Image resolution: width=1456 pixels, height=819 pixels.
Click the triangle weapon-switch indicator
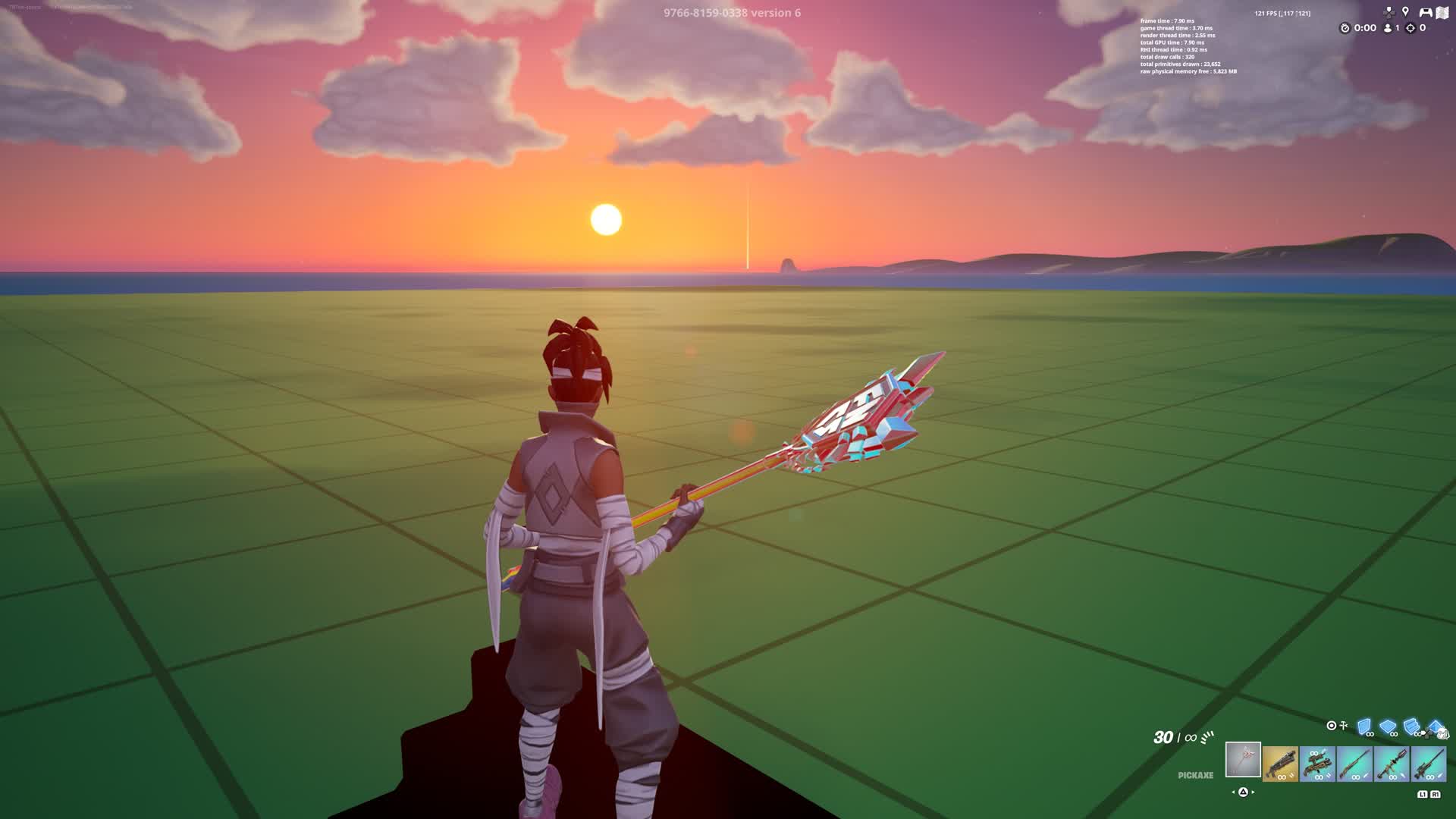pos(1242,792)
